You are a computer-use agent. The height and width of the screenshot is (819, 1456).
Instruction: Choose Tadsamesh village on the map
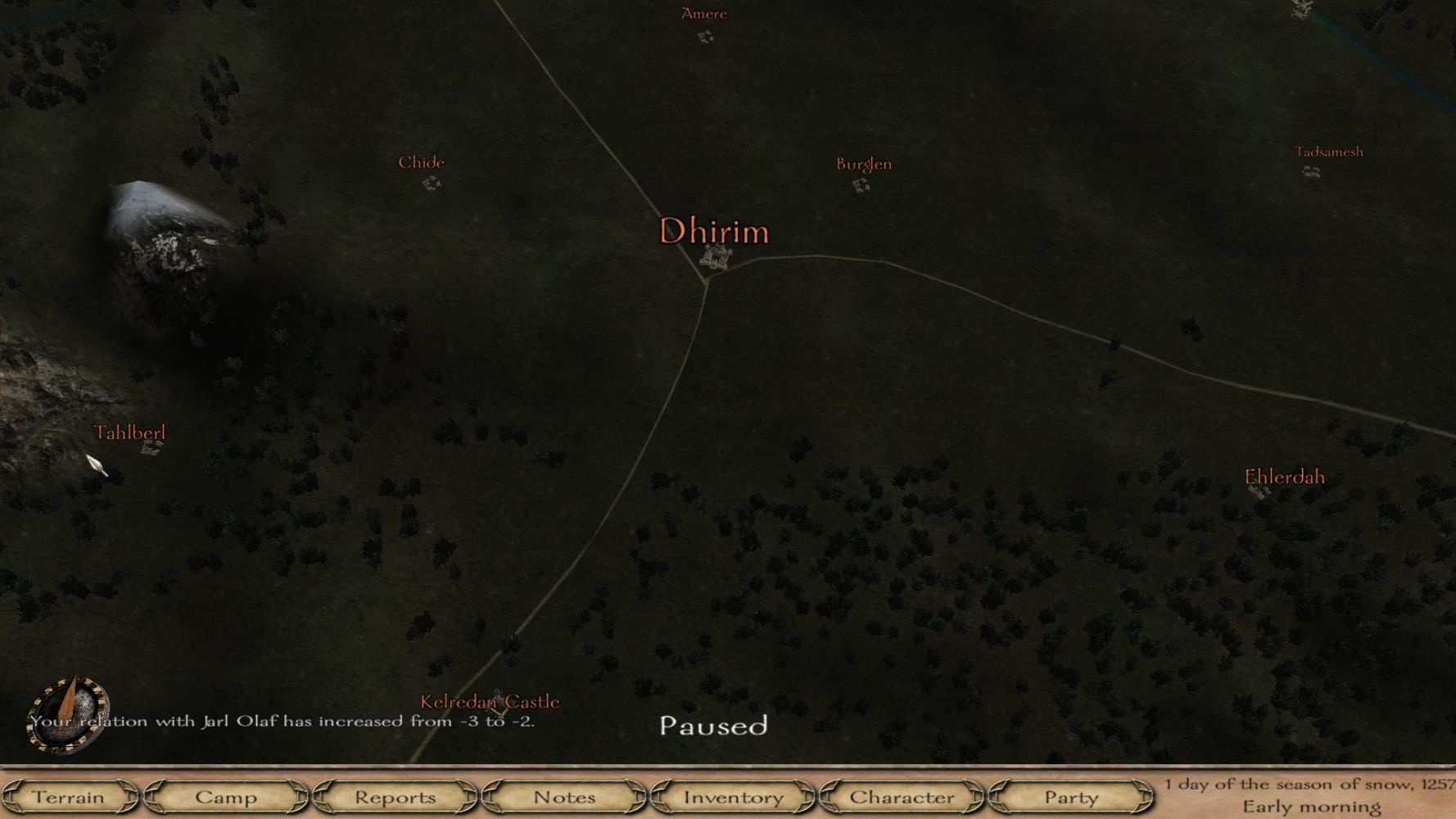1311,171
